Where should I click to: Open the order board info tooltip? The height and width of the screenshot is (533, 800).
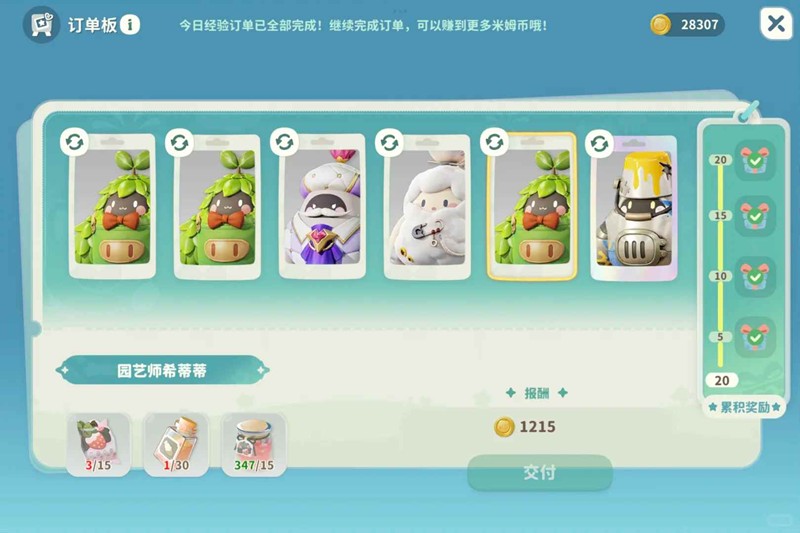click(x=130, y=24)
